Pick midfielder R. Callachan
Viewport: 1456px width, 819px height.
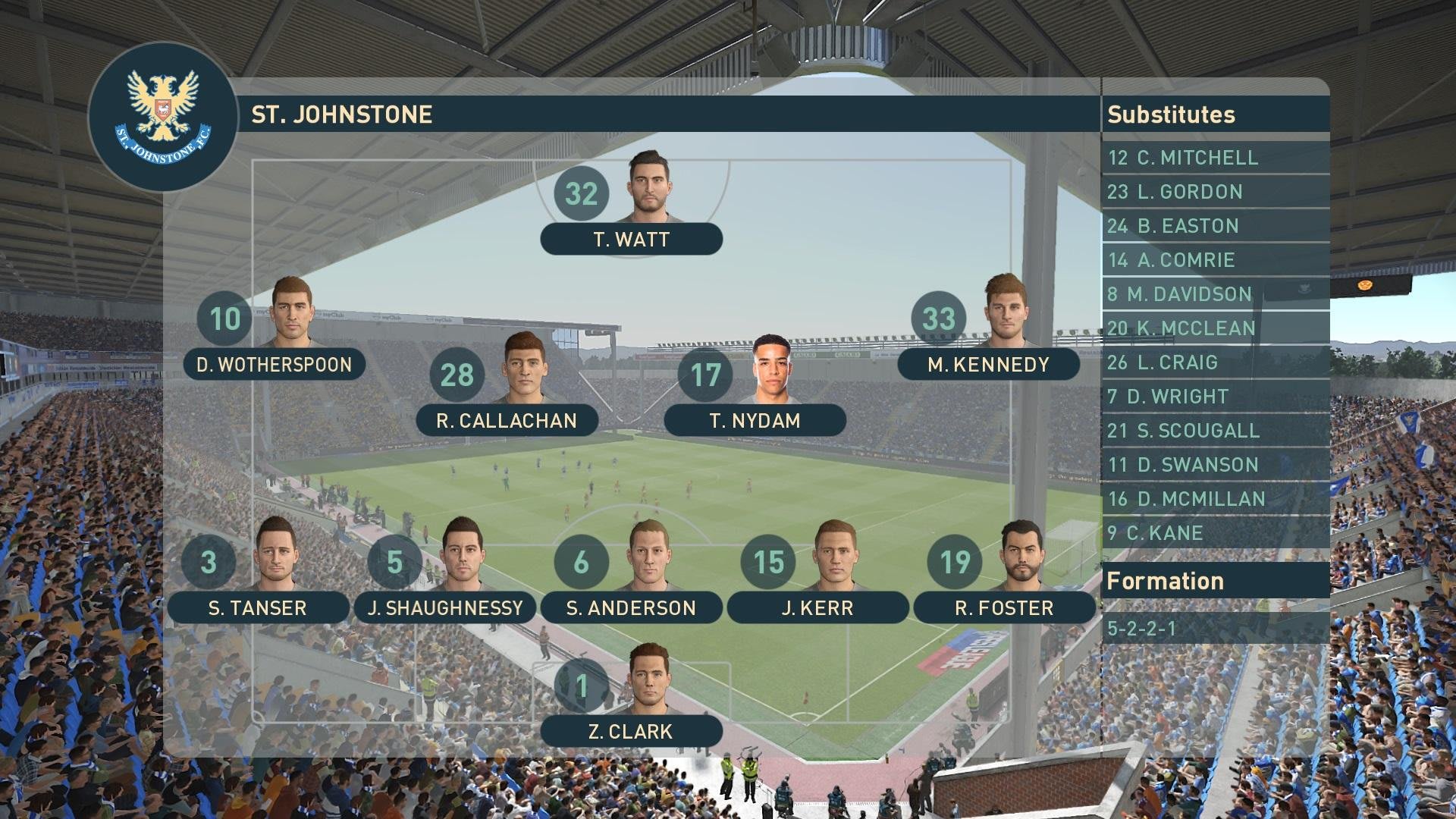point(507,421)
